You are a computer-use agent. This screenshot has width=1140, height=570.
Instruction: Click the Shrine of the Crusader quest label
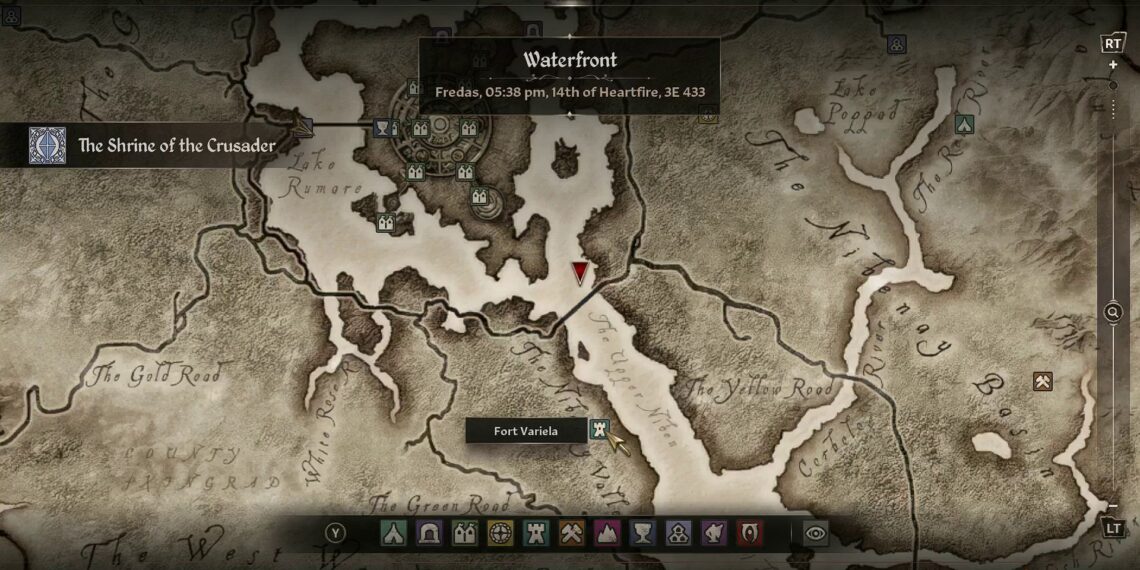176,146
